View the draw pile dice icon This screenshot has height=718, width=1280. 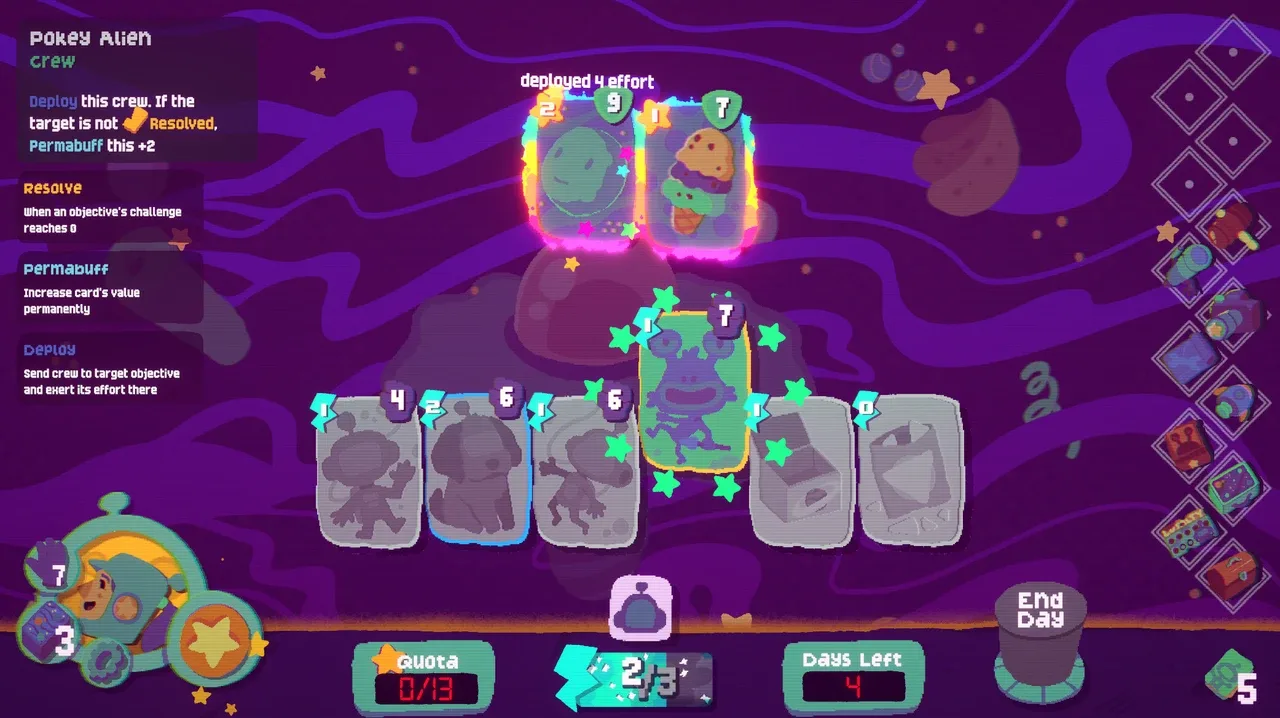[42, 632]
